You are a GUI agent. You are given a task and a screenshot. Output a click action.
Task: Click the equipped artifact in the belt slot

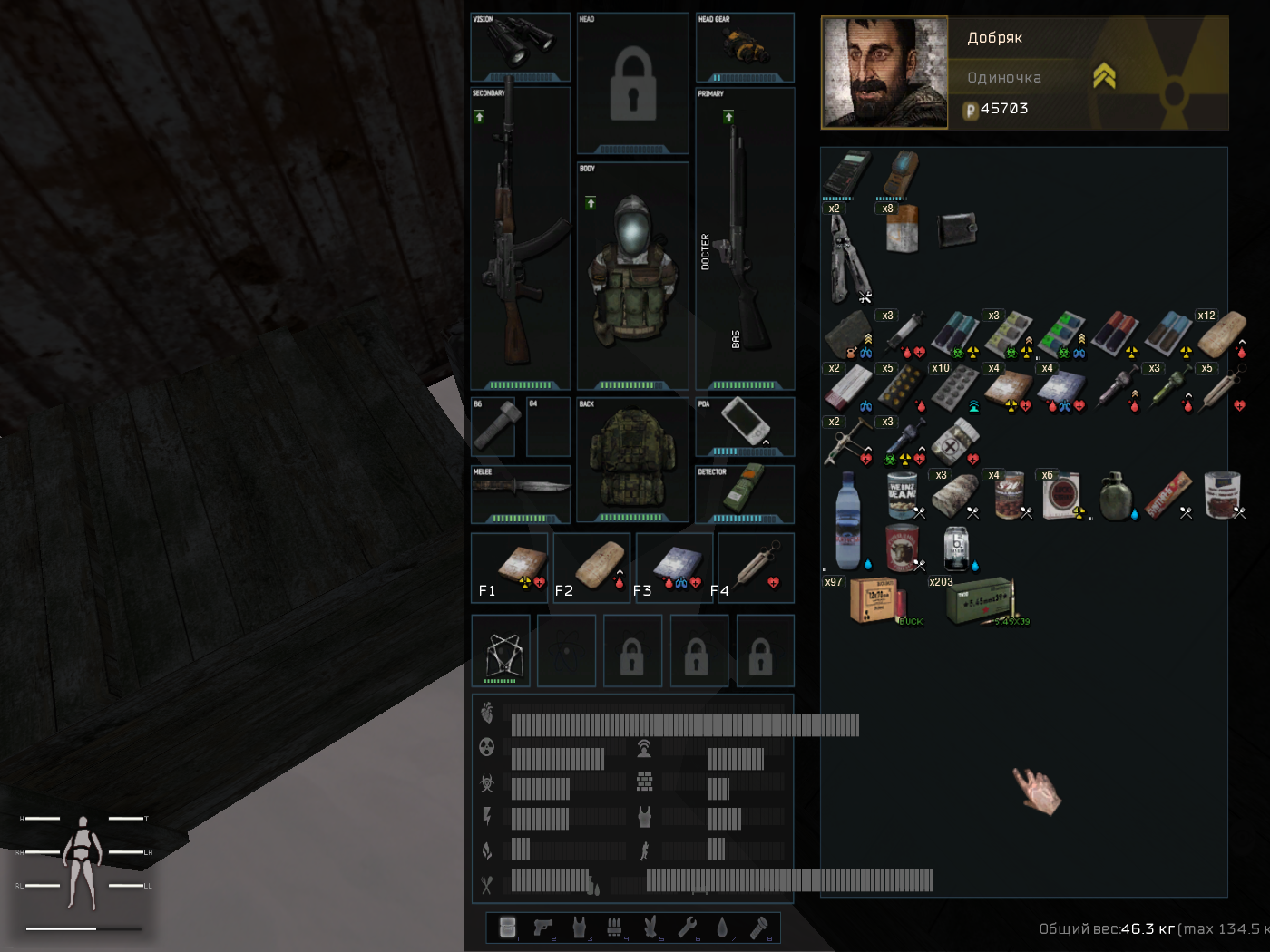click(501, 651)
